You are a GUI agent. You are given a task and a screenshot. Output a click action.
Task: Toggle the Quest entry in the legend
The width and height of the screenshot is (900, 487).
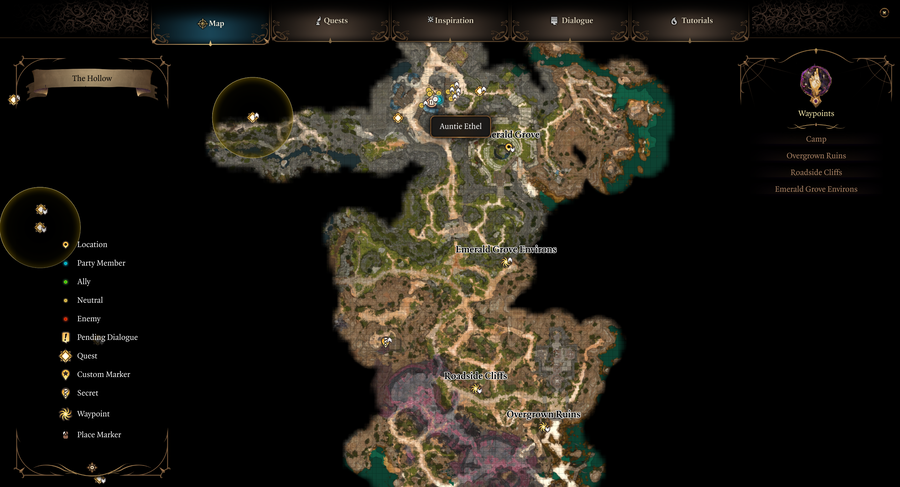coord(86,356)
